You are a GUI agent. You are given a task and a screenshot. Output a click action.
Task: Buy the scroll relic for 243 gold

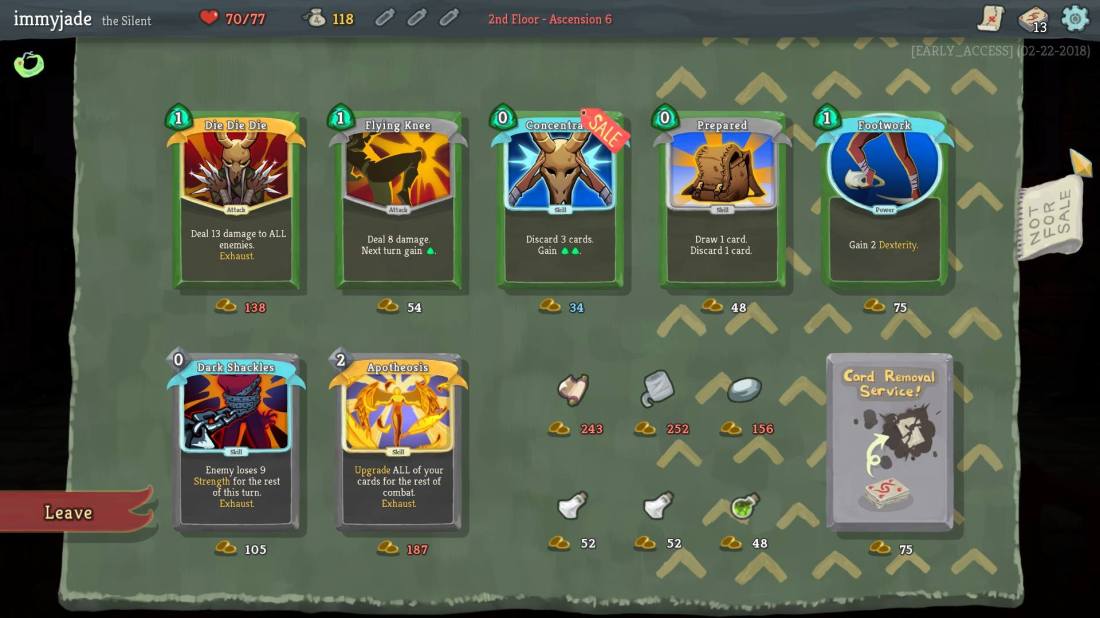point(573,389)
